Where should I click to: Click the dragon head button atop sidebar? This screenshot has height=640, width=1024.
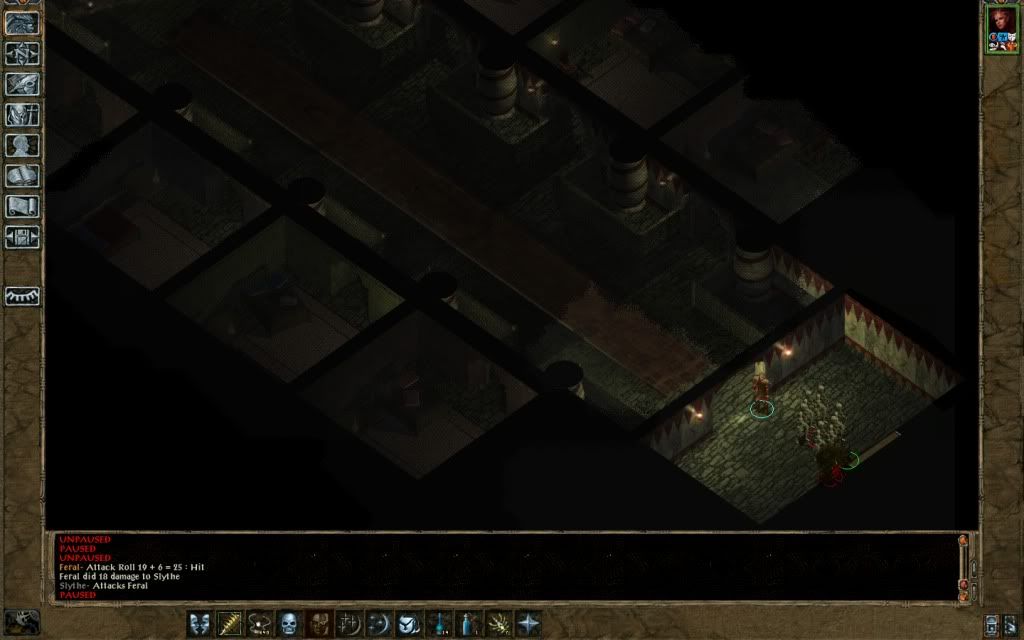[x=22, y=22]
